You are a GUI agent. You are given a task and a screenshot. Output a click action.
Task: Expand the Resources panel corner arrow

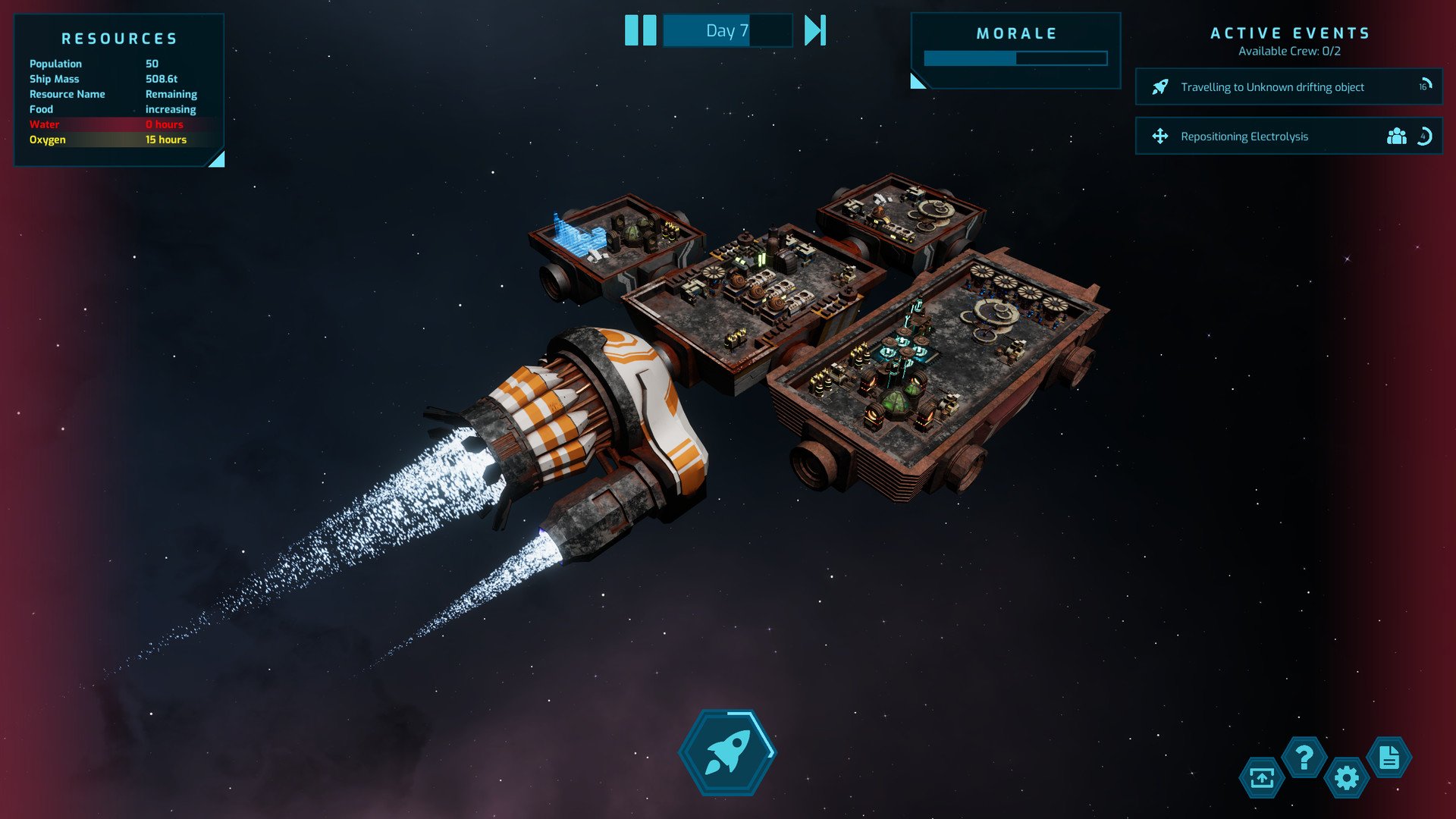[218, 159]
